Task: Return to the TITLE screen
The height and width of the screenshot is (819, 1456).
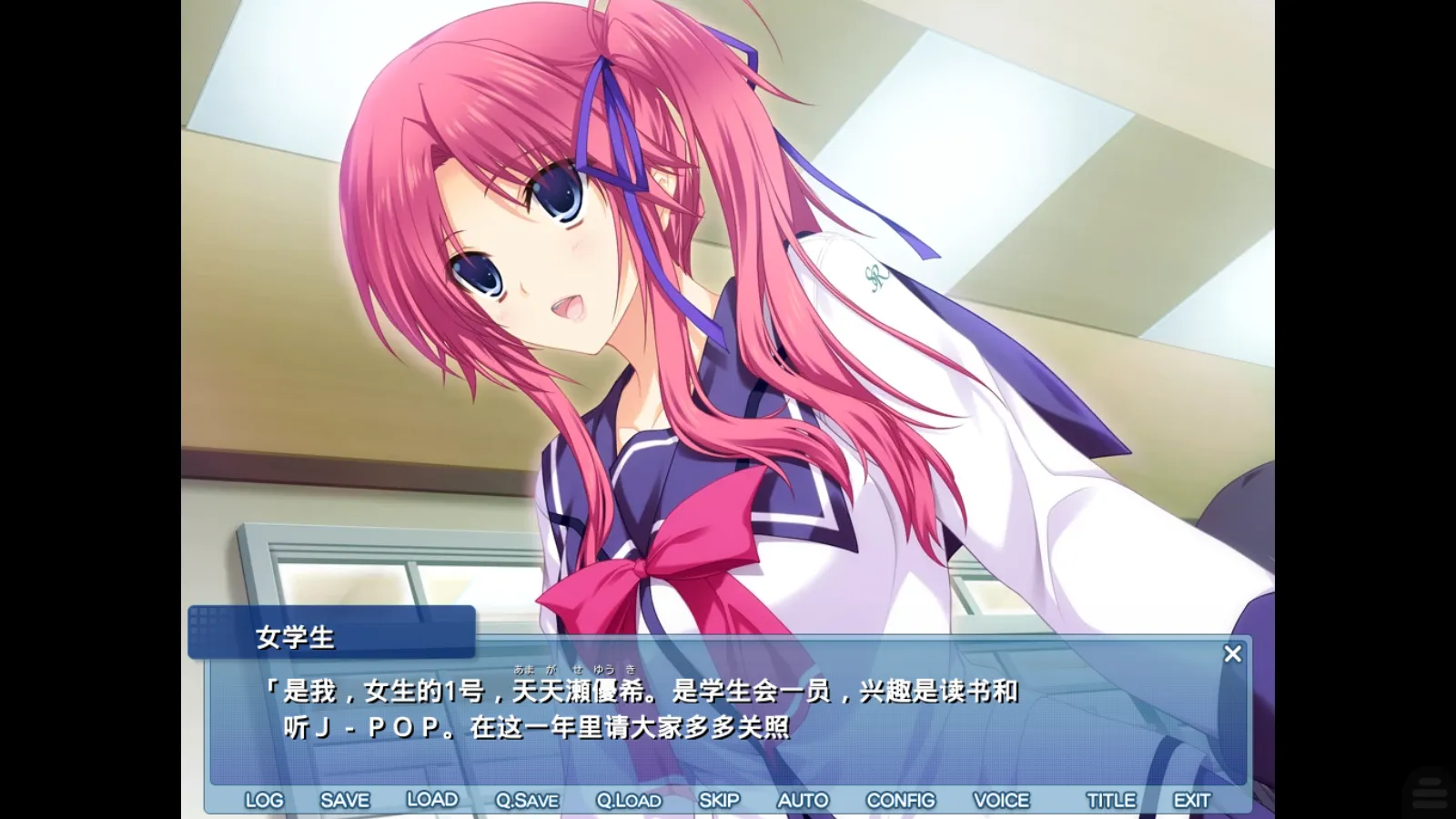Action: [x=1112, y=799]
